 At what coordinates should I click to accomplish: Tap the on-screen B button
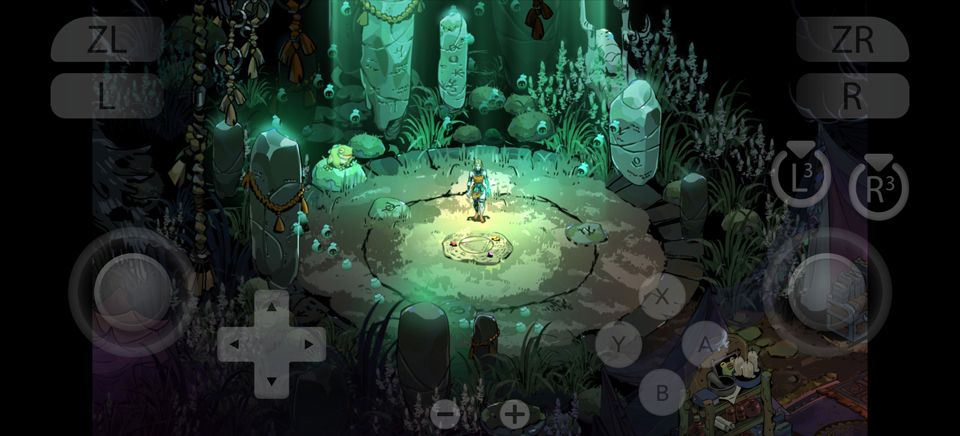(x=662, y=391)
